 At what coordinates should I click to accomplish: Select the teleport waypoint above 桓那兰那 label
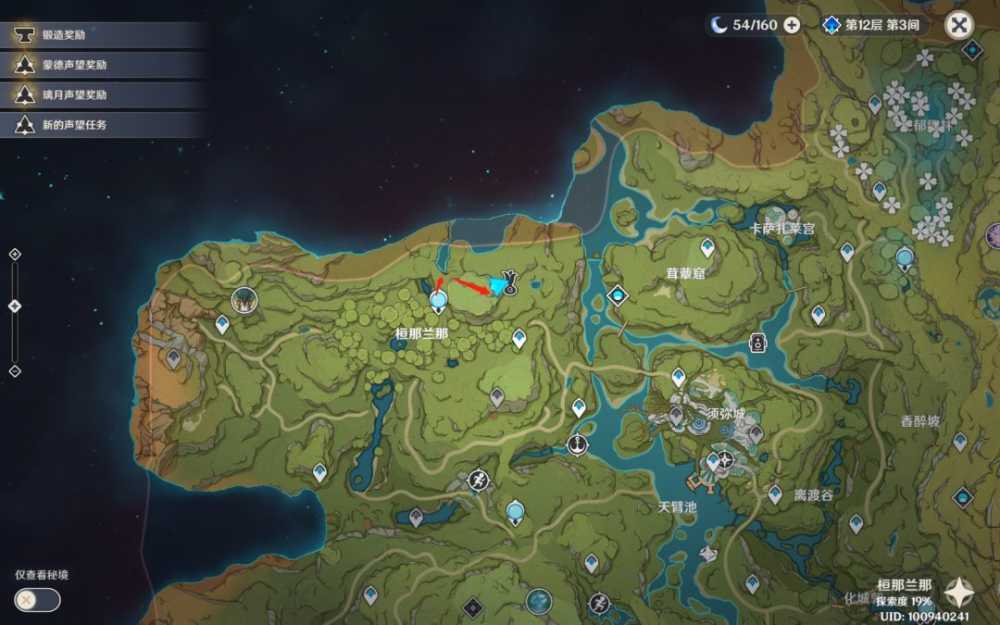coord(437,299)
